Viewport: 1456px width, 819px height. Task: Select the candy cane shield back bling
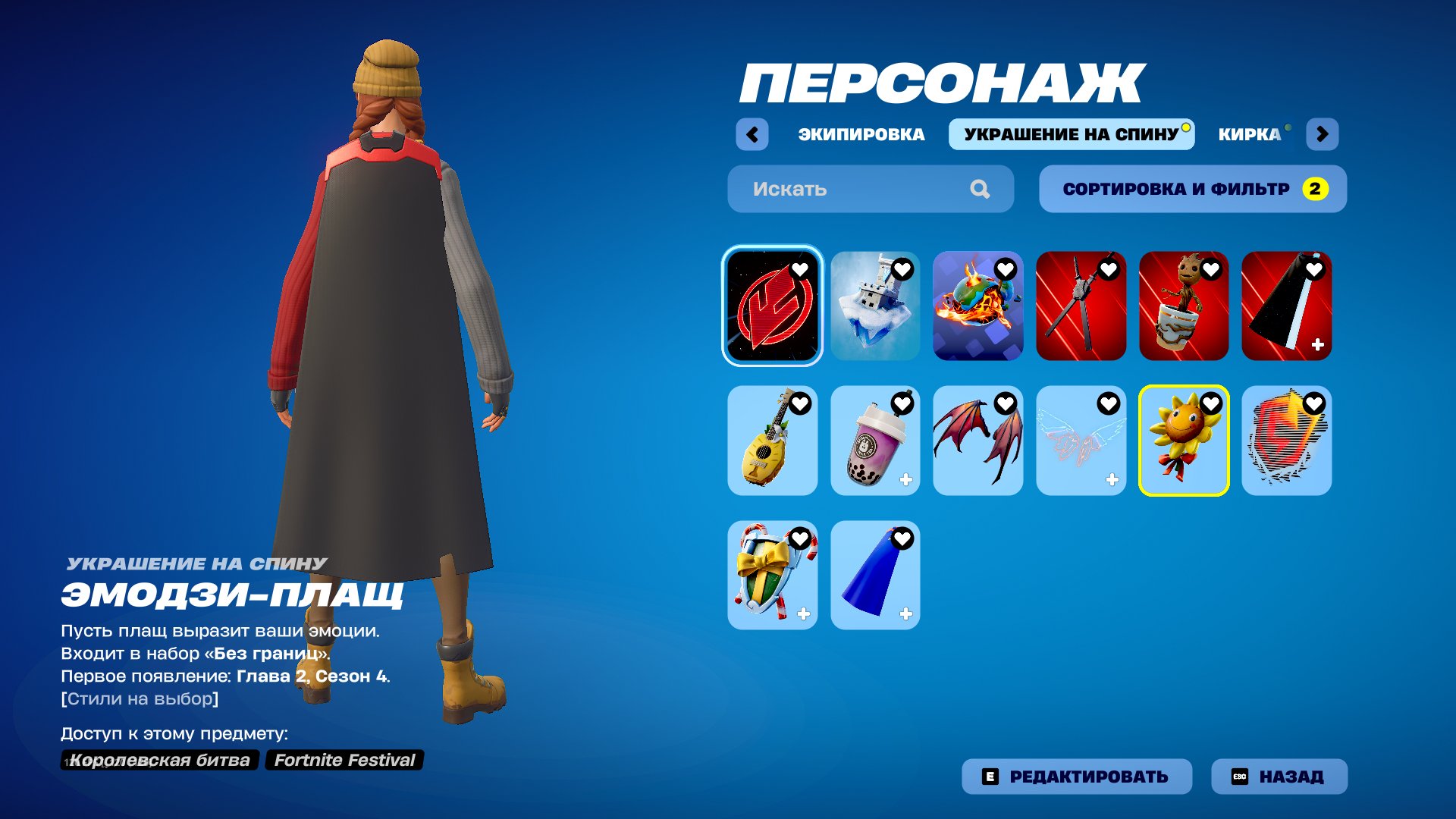click(x=771, y=574)
